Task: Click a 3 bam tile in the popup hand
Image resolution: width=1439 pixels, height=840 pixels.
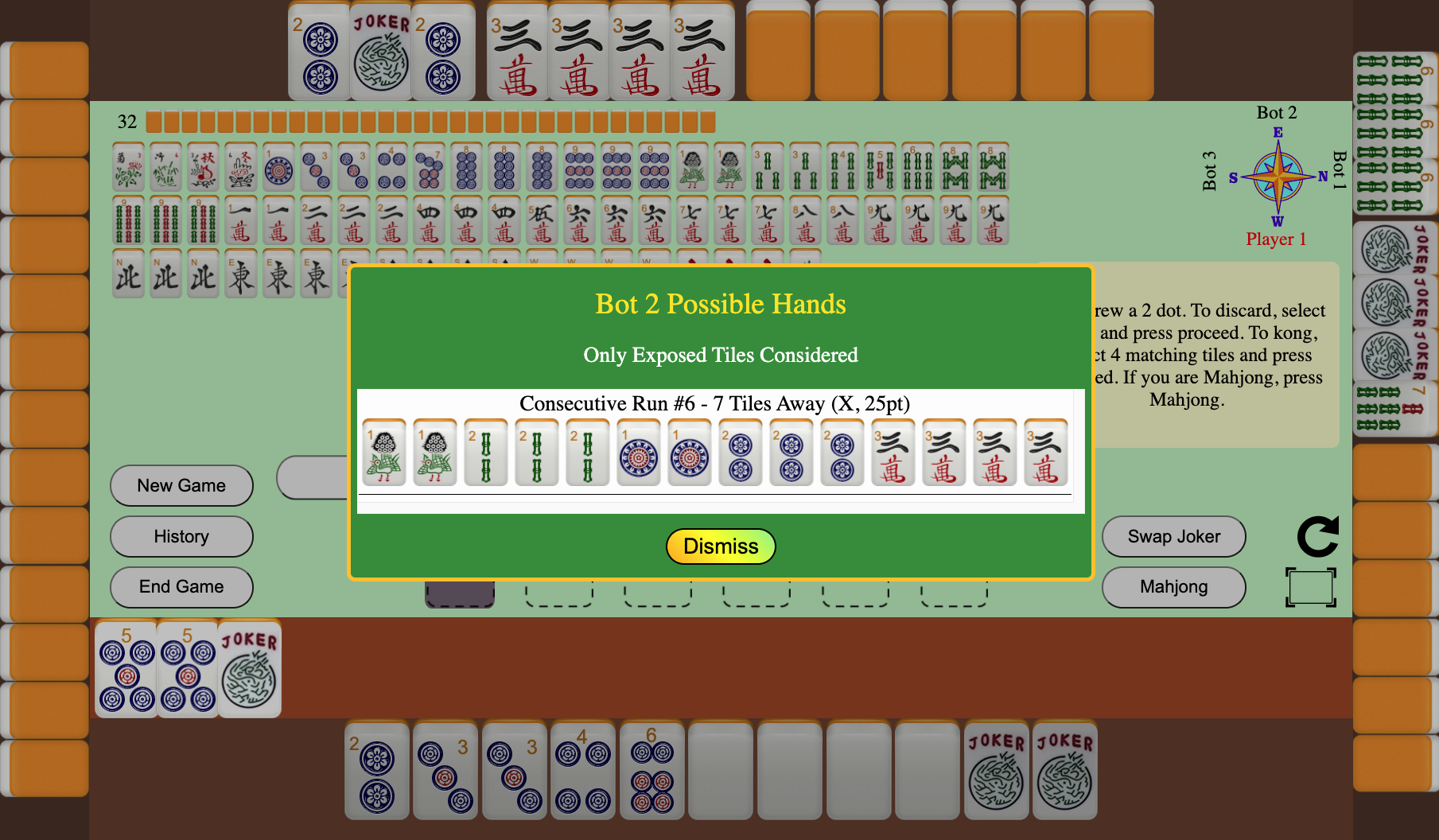Action: [537, 453]
